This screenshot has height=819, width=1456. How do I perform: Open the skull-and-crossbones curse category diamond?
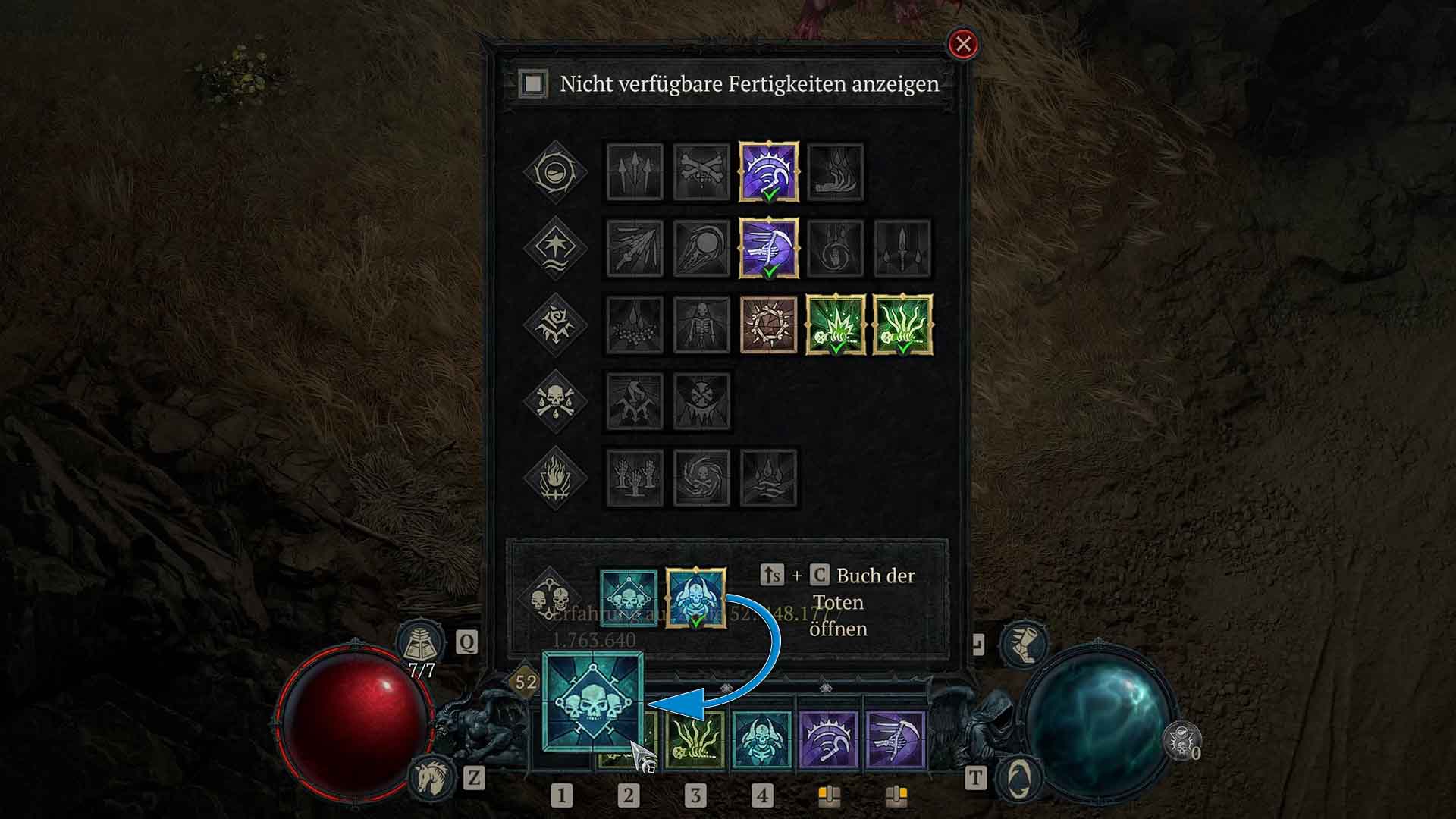pos(554,402)
